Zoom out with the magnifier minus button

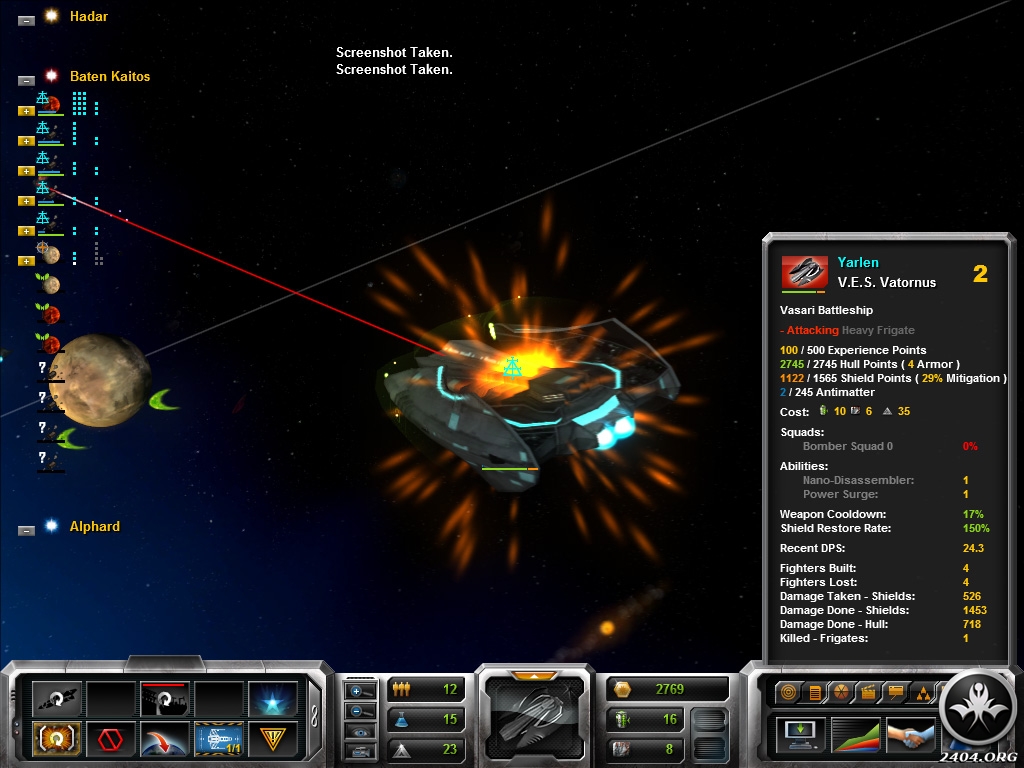pyautogui.click(x=360, y=711)
